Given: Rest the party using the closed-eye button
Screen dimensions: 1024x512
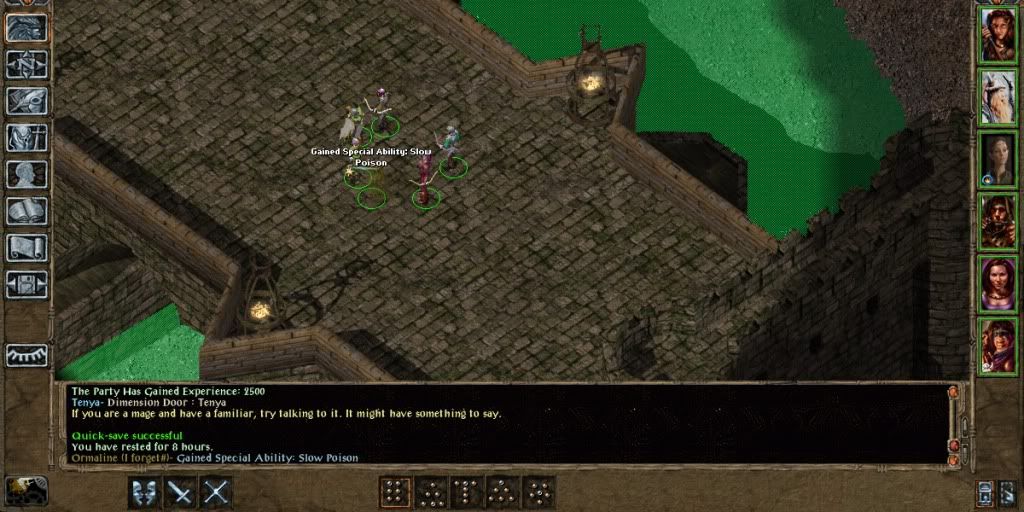Looking at the screenshot, I should (x=26, y=355).
